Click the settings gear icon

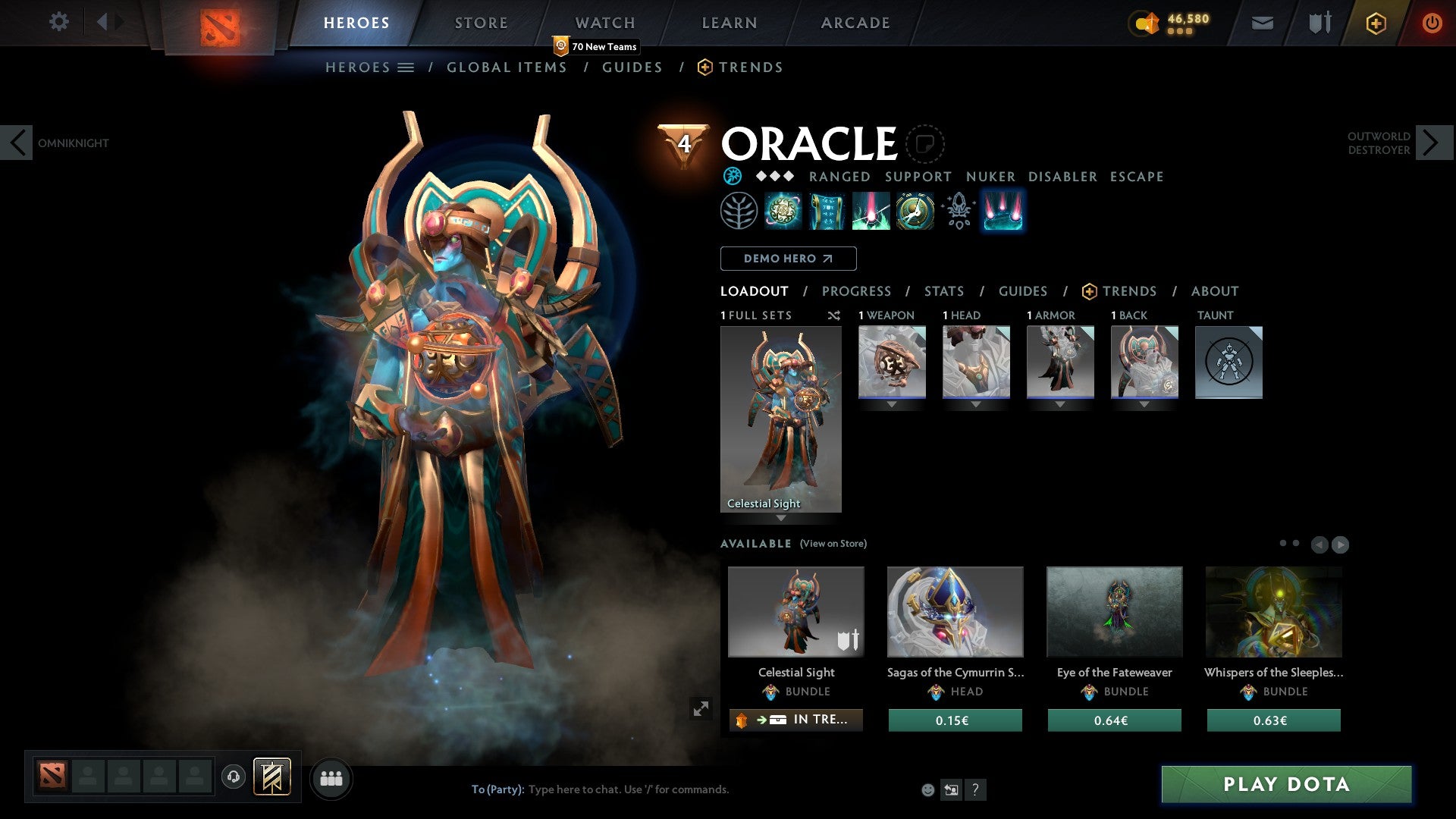pyautogui.click(x=58, y=22)
